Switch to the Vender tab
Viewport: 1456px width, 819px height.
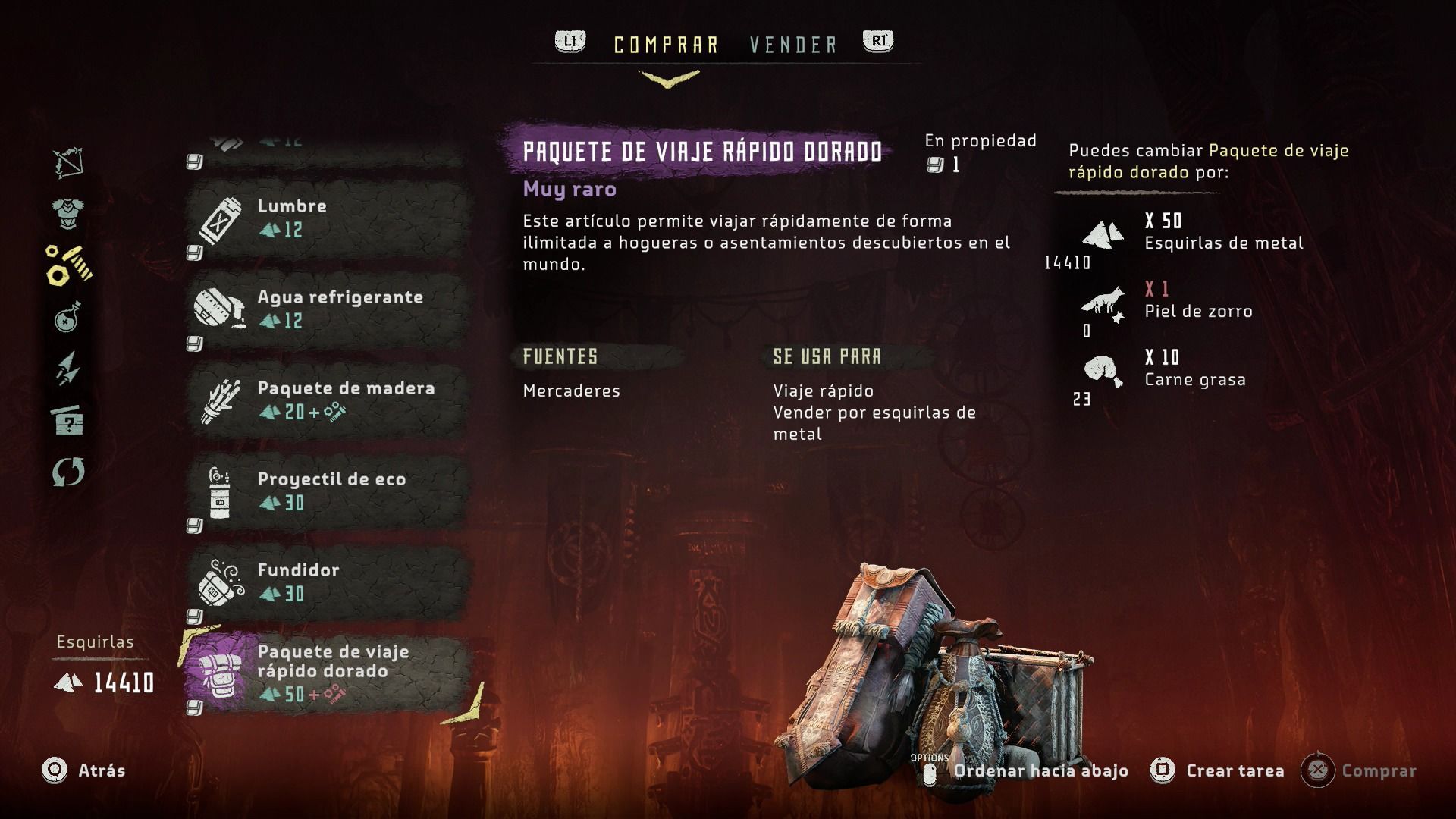pyautogui.click(x=793, y=45)
